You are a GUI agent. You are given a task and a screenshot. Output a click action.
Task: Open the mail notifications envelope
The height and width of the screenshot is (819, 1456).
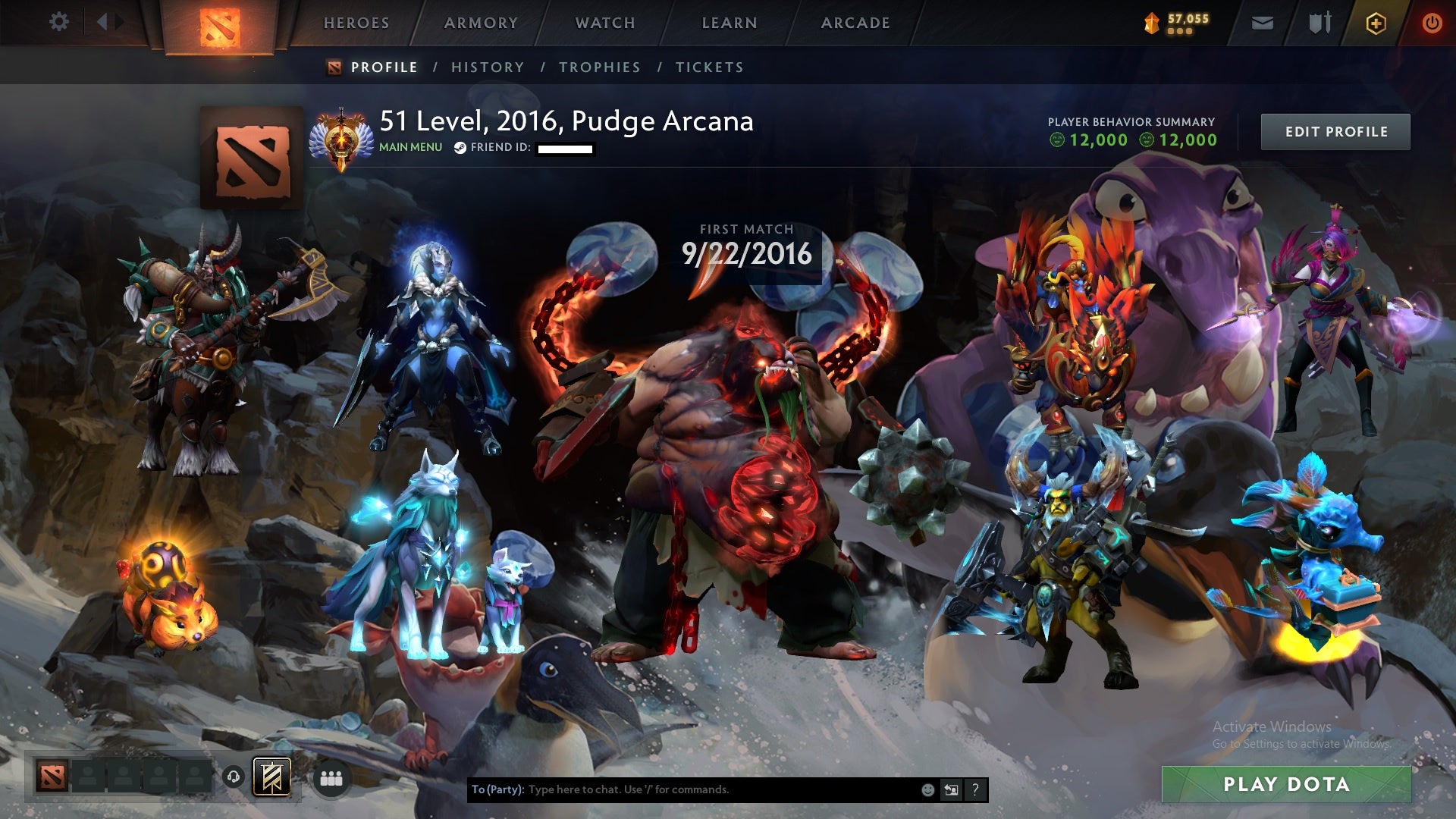[1262, 22]
